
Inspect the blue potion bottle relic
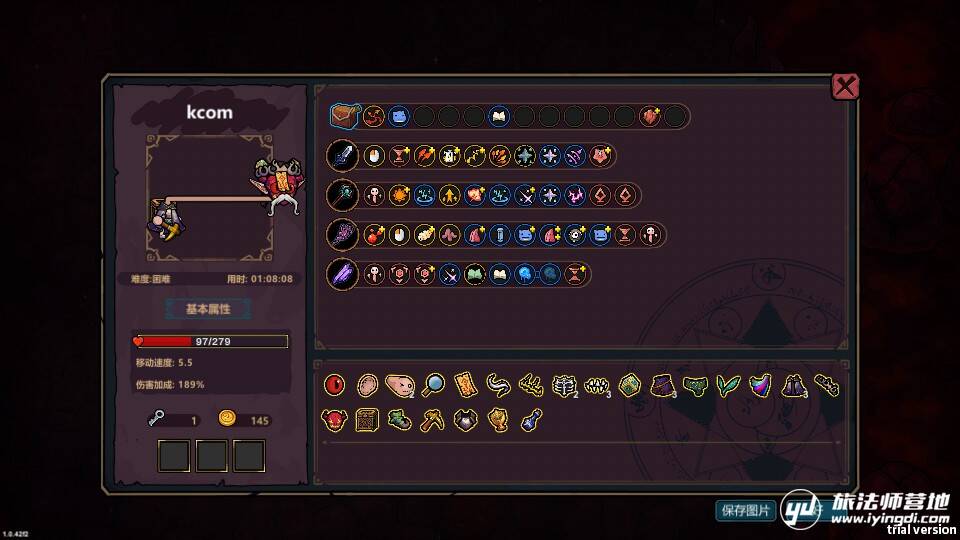[530, 420]
